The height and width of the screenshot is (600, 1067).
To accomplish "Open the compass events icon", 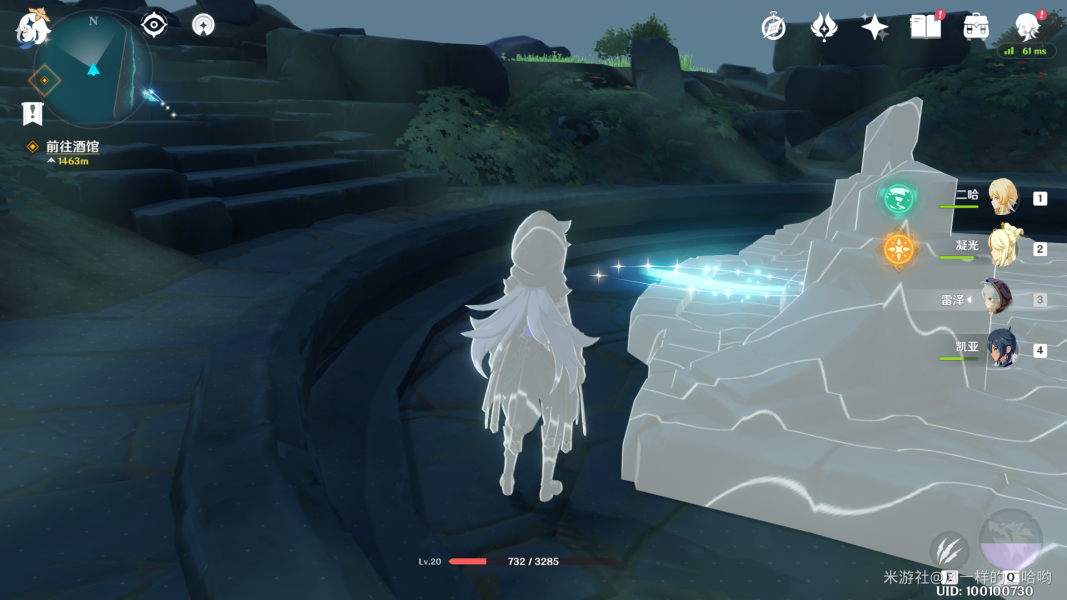I will click(x=773, y=27).
